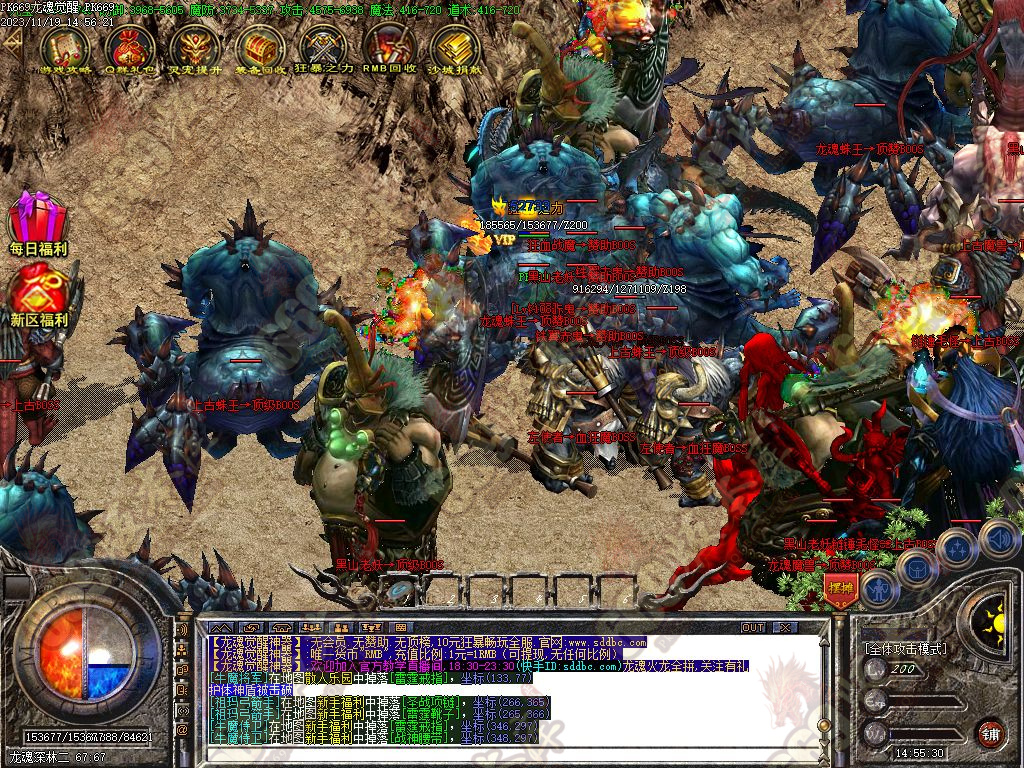Viewport: 1024px width, 768px height.
Task: Open the RMB回收 icon
Action: tap(390, 48)
